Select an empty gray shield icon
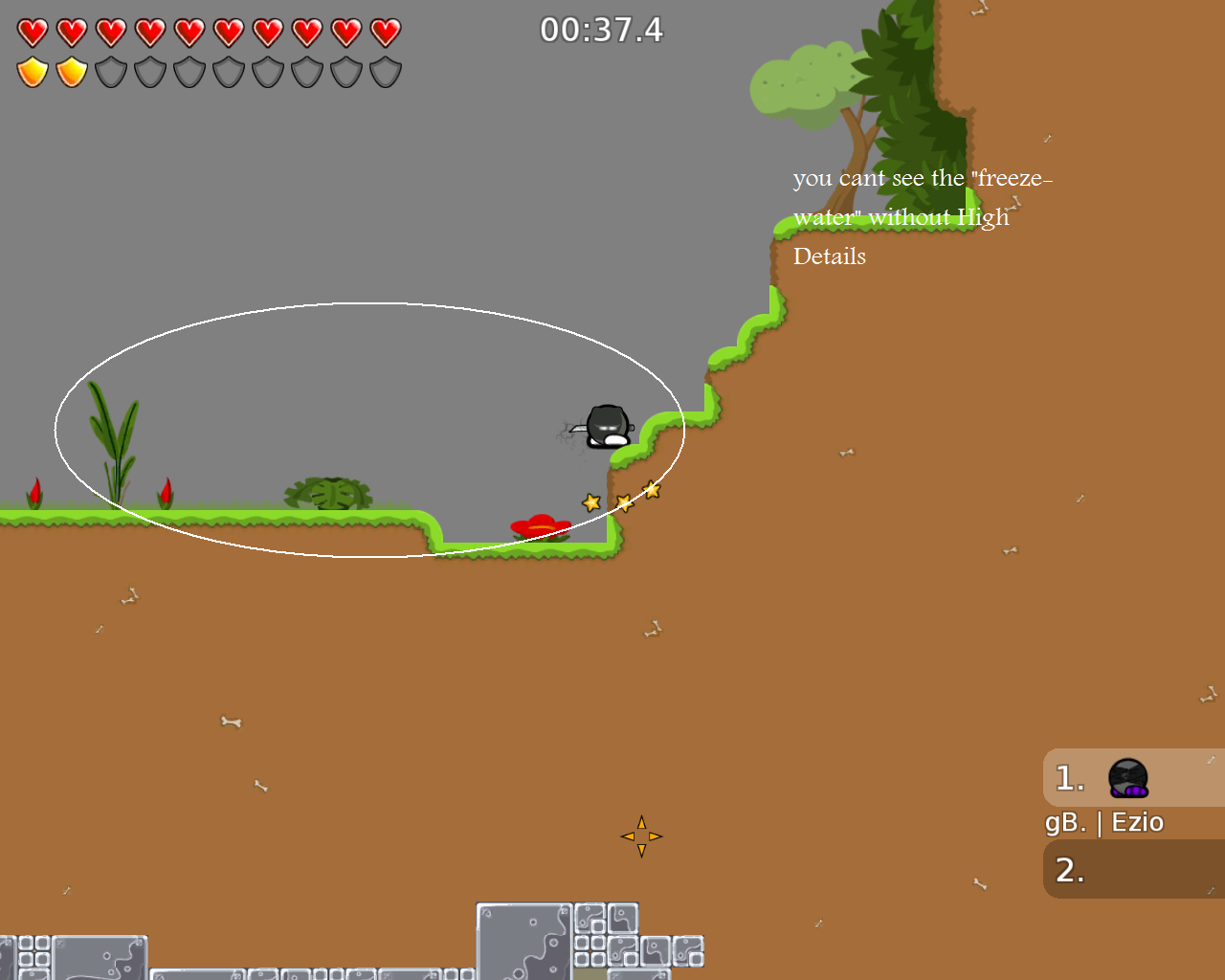Image resolution: width=1225 pixels, height=980 pixels. pyautogui.click(x=110, y=72)
